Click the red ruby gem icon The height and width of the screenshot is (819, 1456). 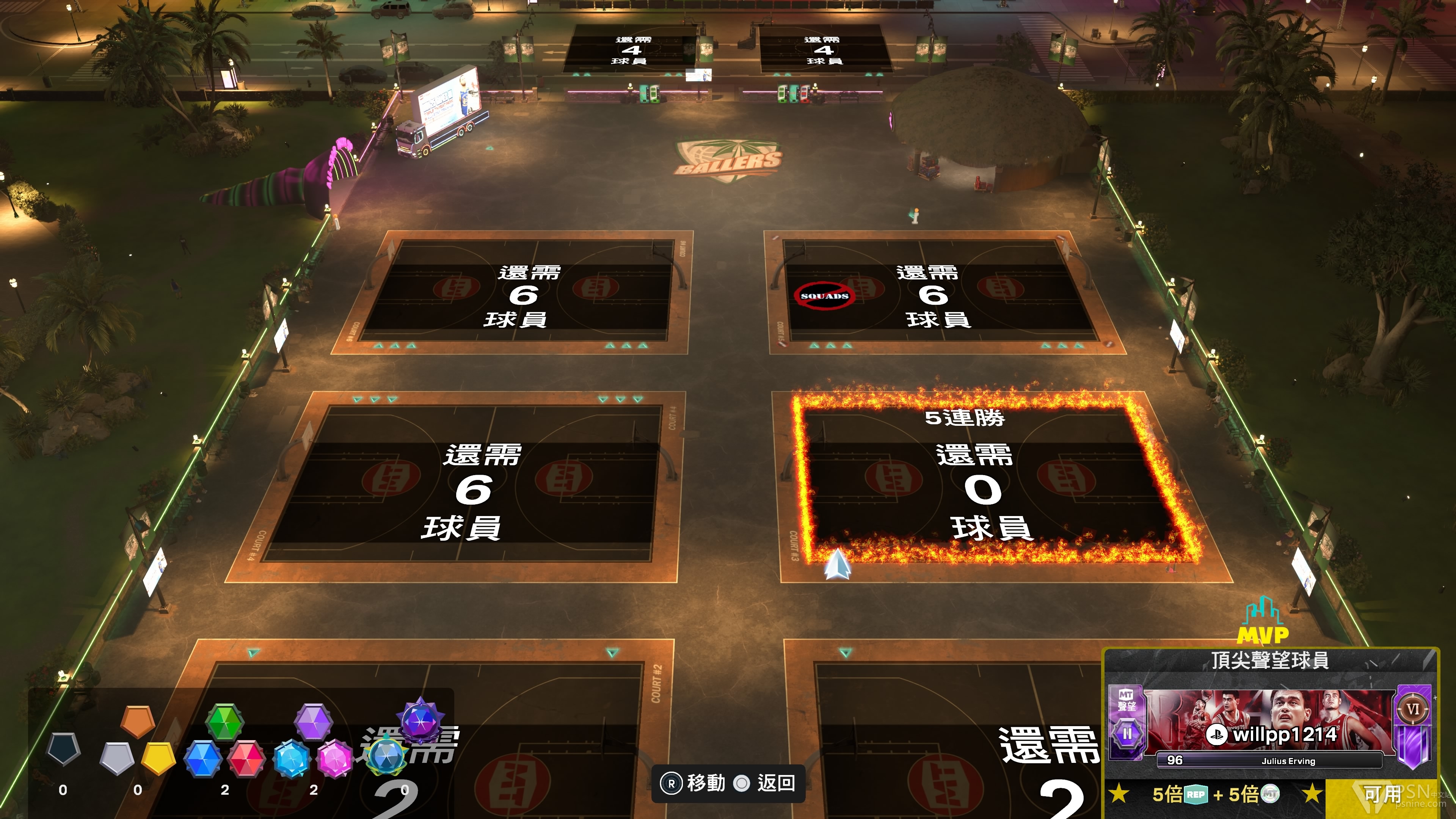(246, 758)
